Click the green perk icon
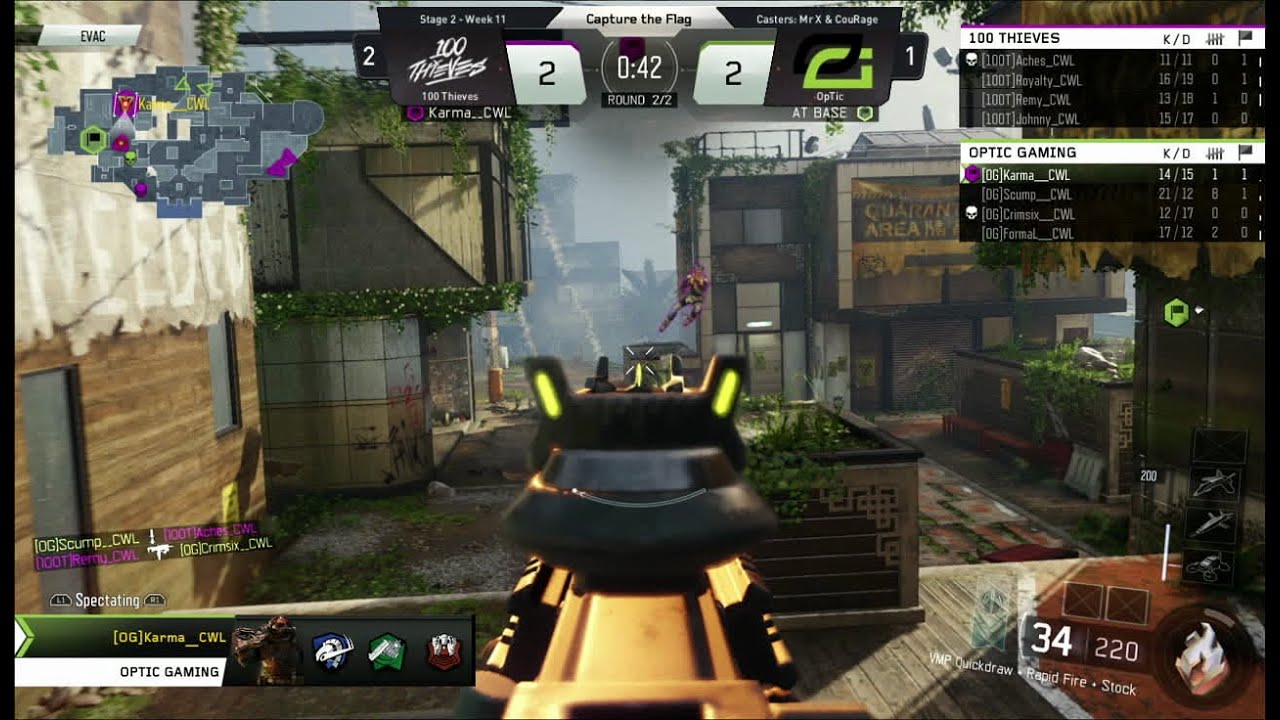Screen dimensions: 1280x720 (x=387, y=650)
